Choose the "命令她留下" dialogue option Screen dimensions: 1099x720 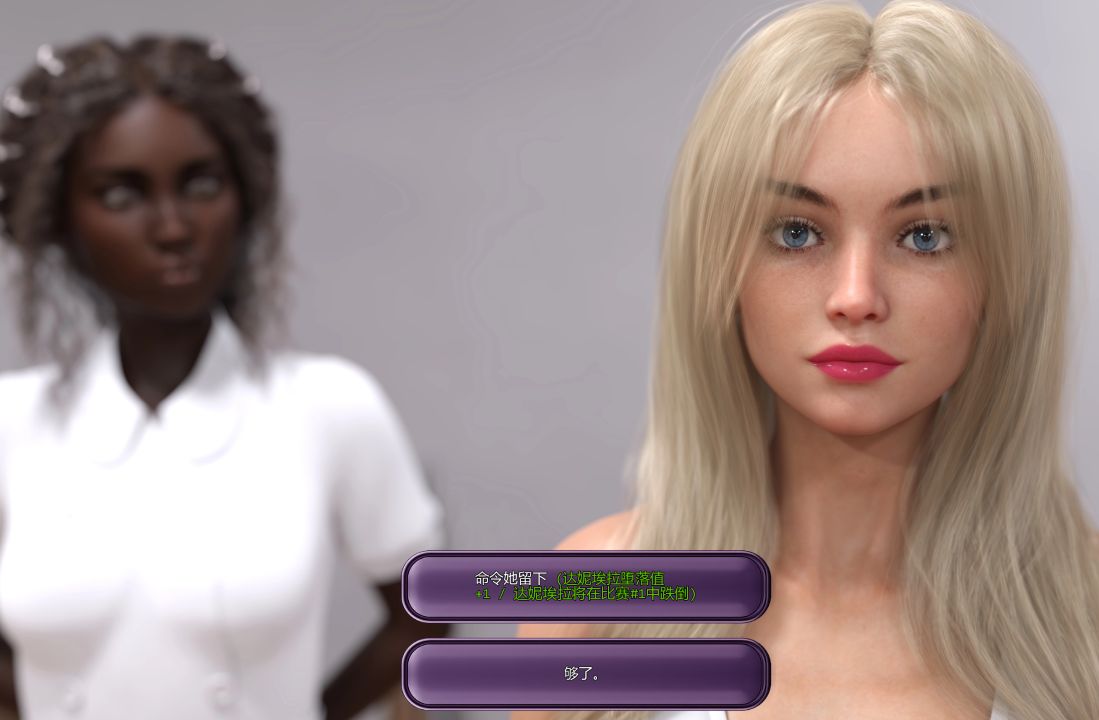585,586
